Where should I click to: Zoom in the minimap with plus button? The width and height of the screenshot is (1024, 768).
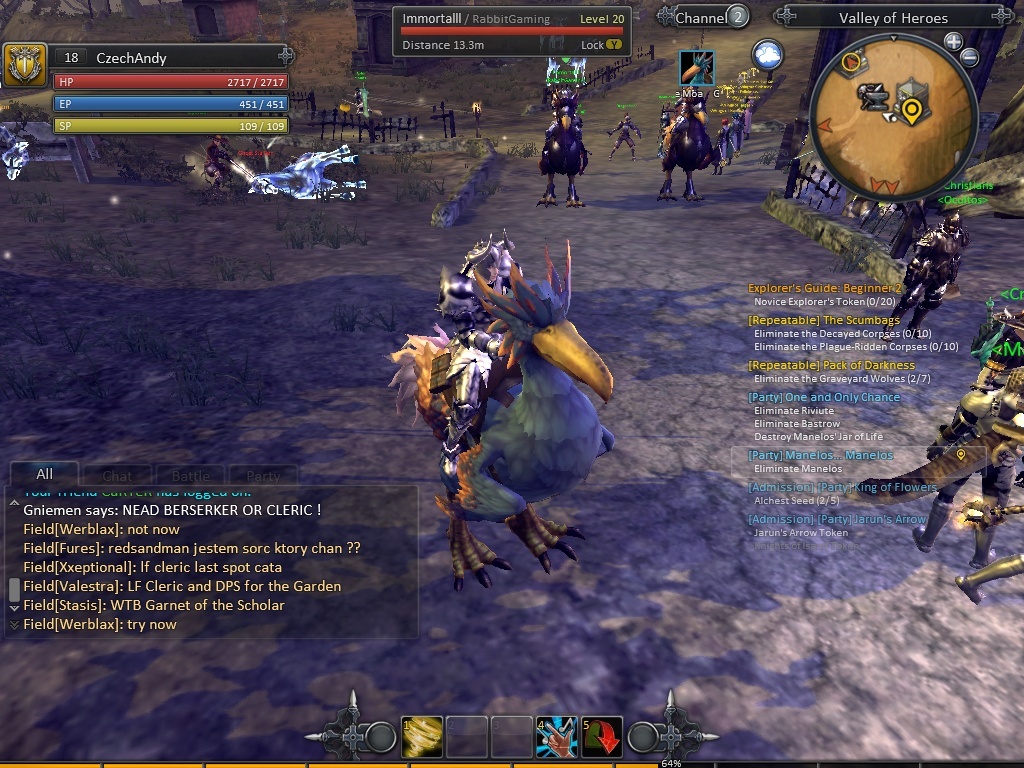click(953, 42)
